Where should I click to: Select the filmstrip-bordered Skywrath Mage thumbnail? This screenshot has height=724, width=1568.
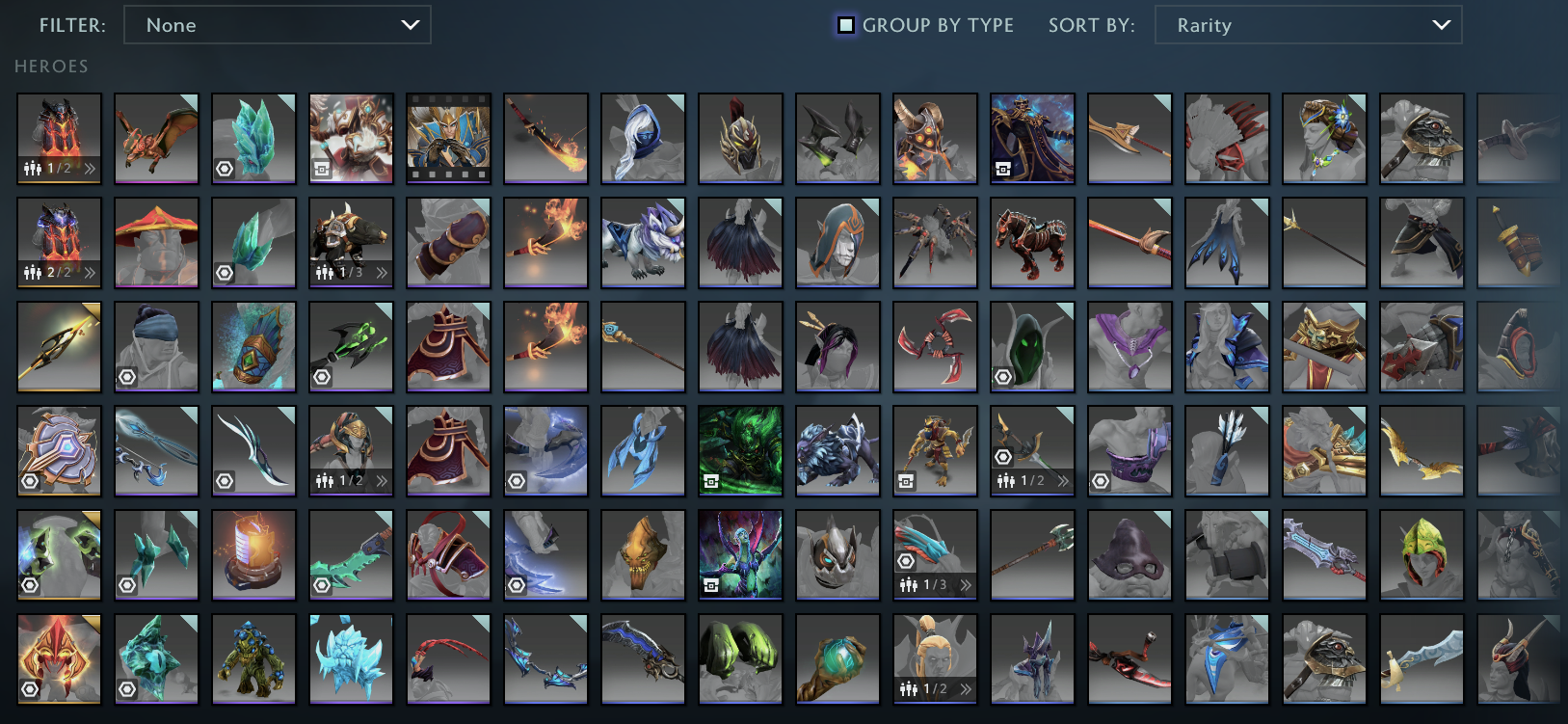click(448, 139)
